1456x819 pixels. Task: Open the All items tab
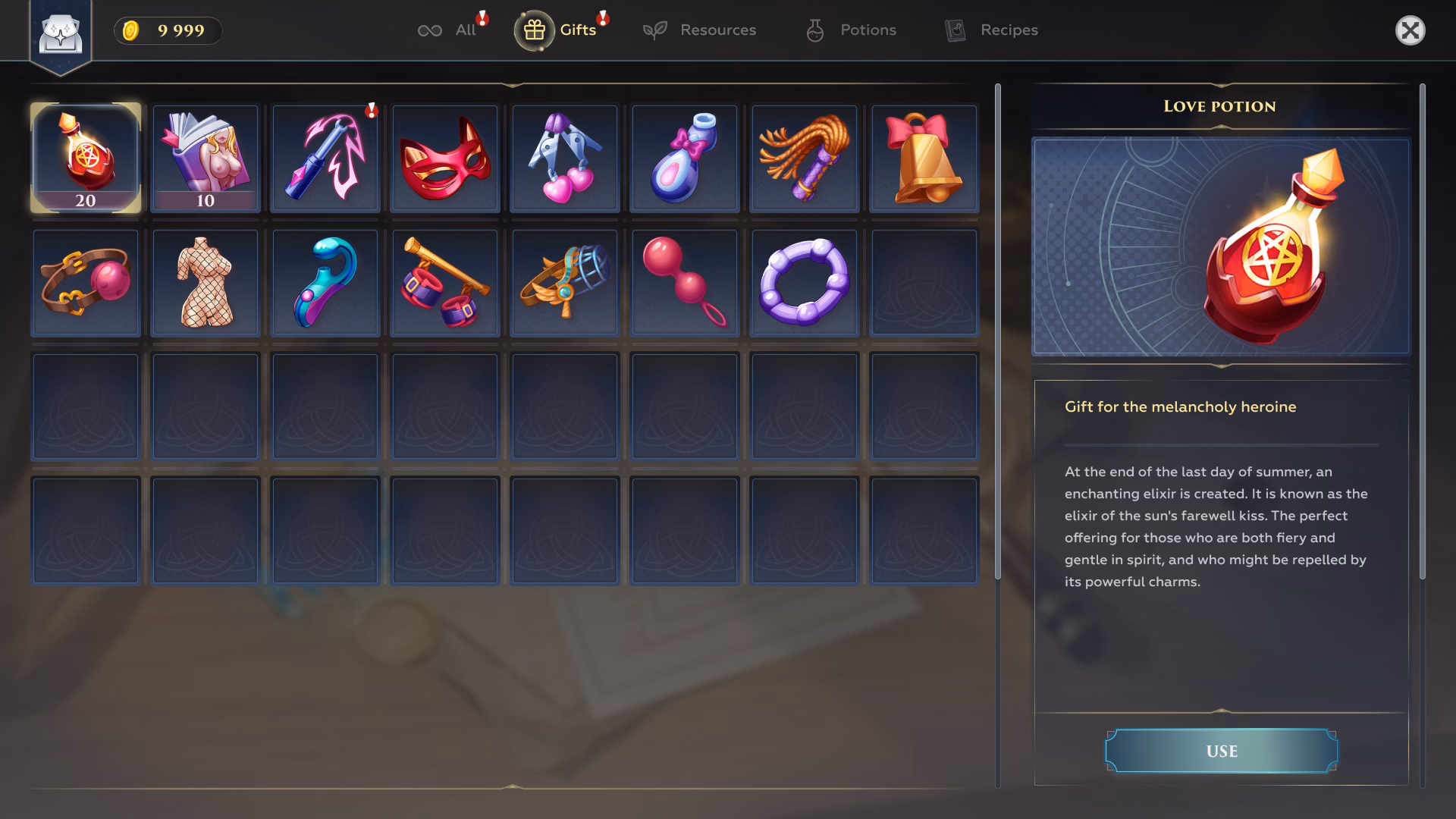pos(450,30)
